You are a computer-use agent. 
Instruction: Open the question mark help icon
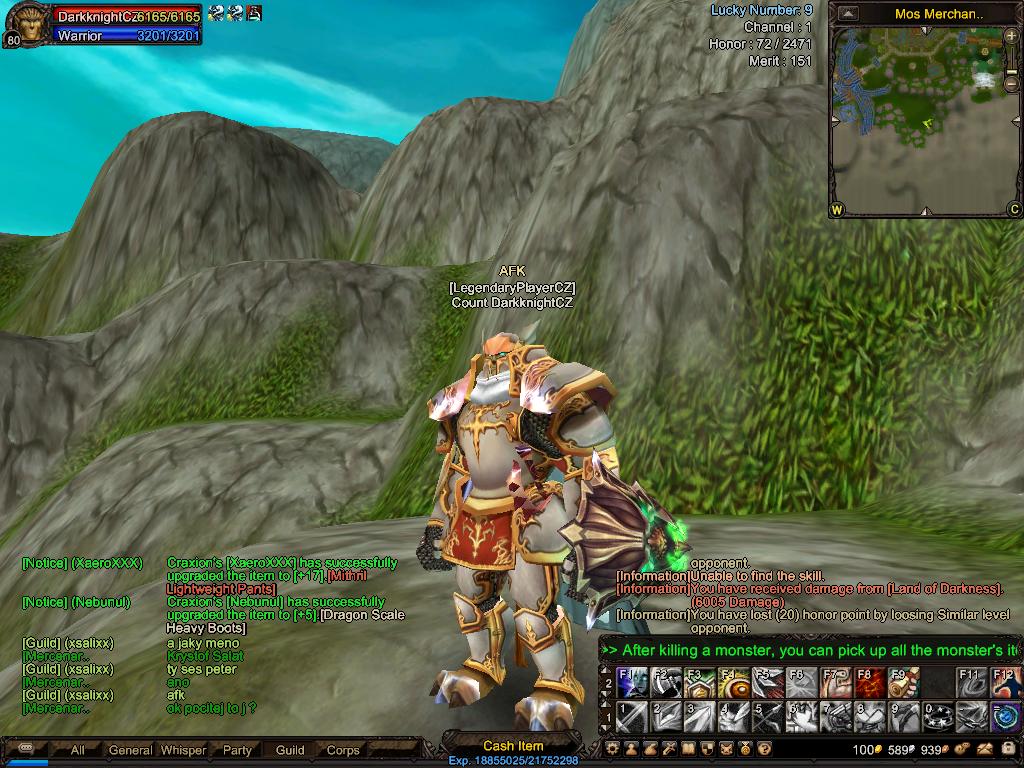764,748
